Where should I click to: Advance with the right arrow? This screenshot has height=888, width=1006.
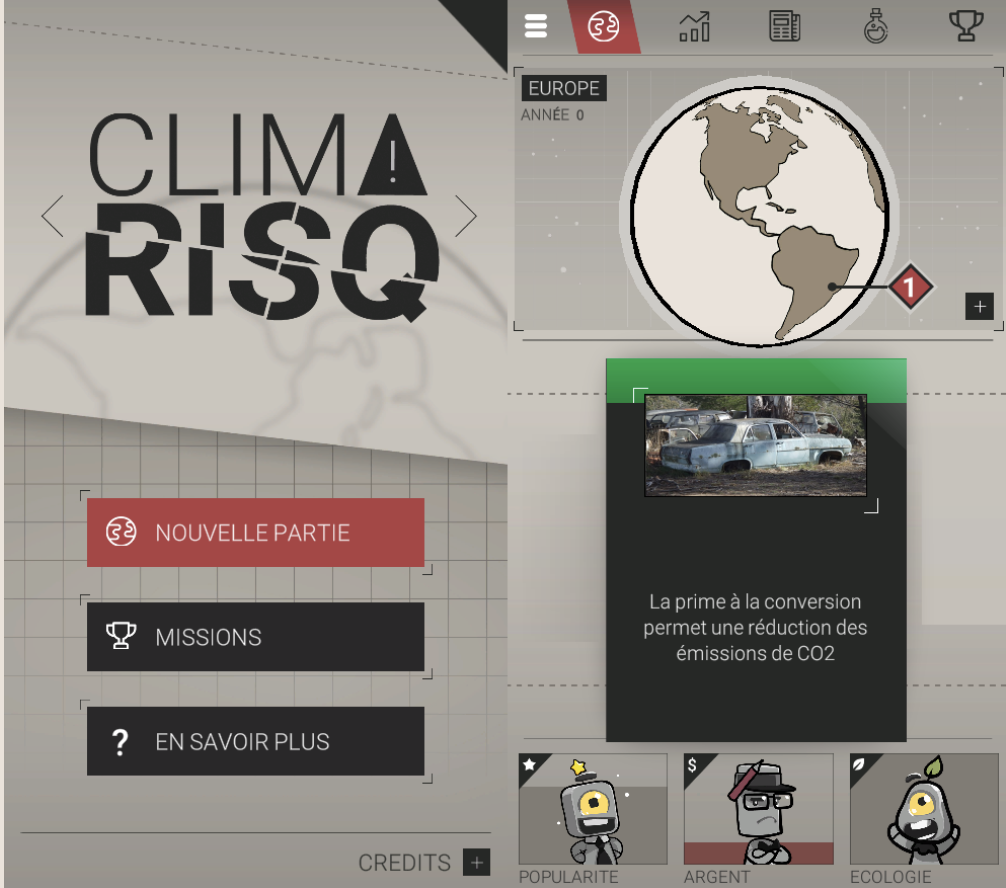click(466, 215)
